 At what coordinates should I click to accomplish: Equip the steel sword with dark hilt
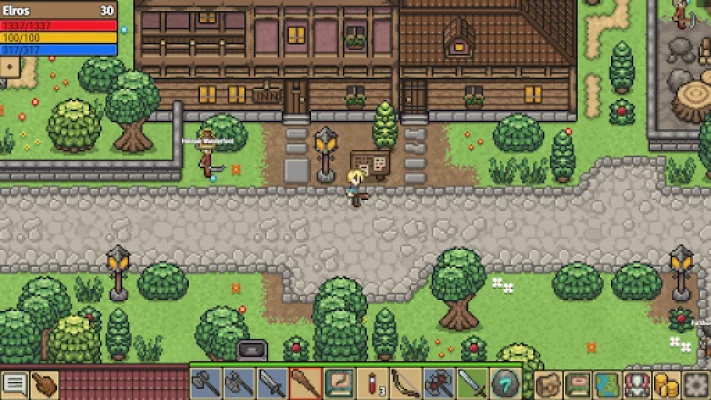[x=273, y=384]
